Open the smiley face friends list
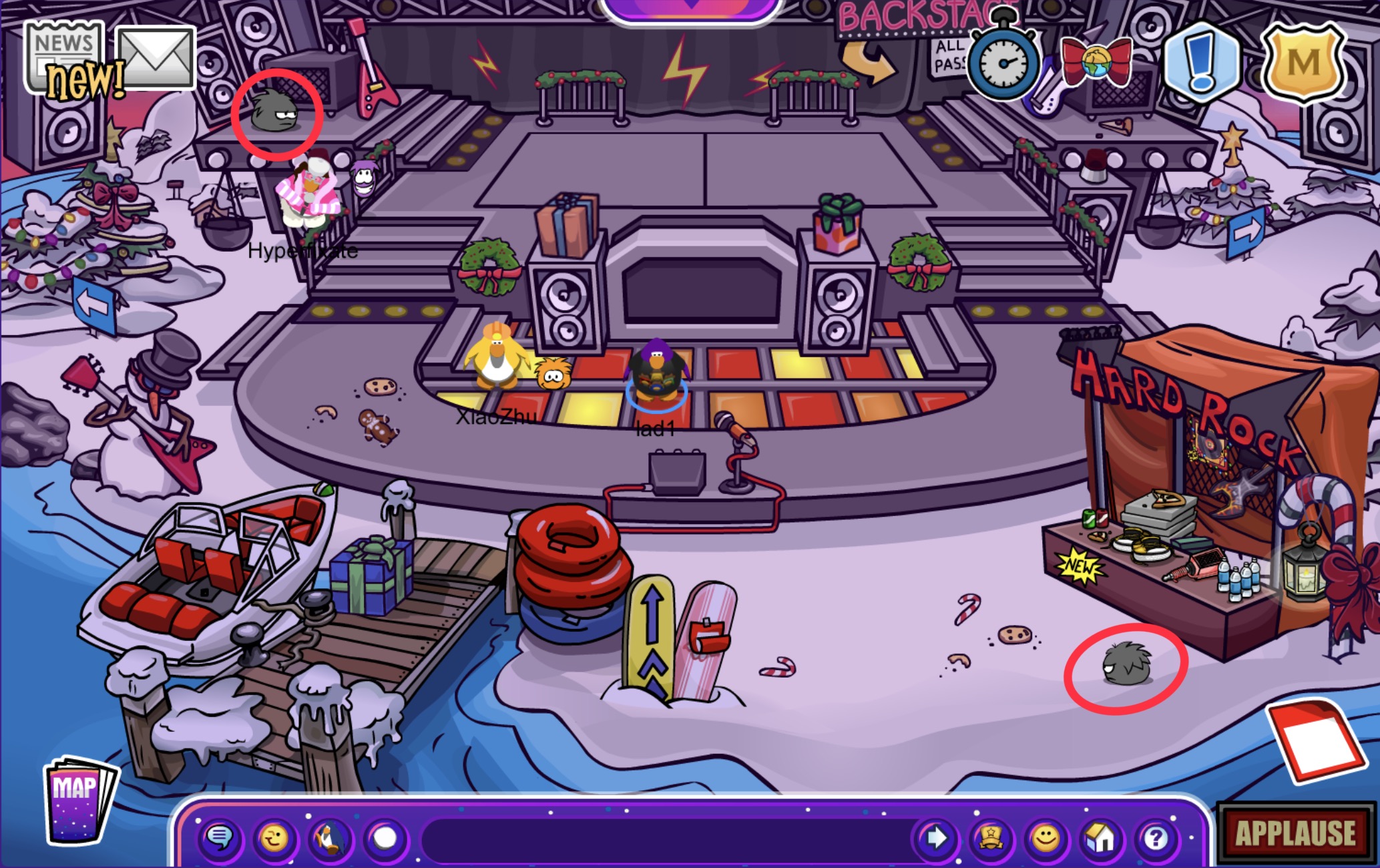This screenshot has height=868, width=1380. [1046, 837]
